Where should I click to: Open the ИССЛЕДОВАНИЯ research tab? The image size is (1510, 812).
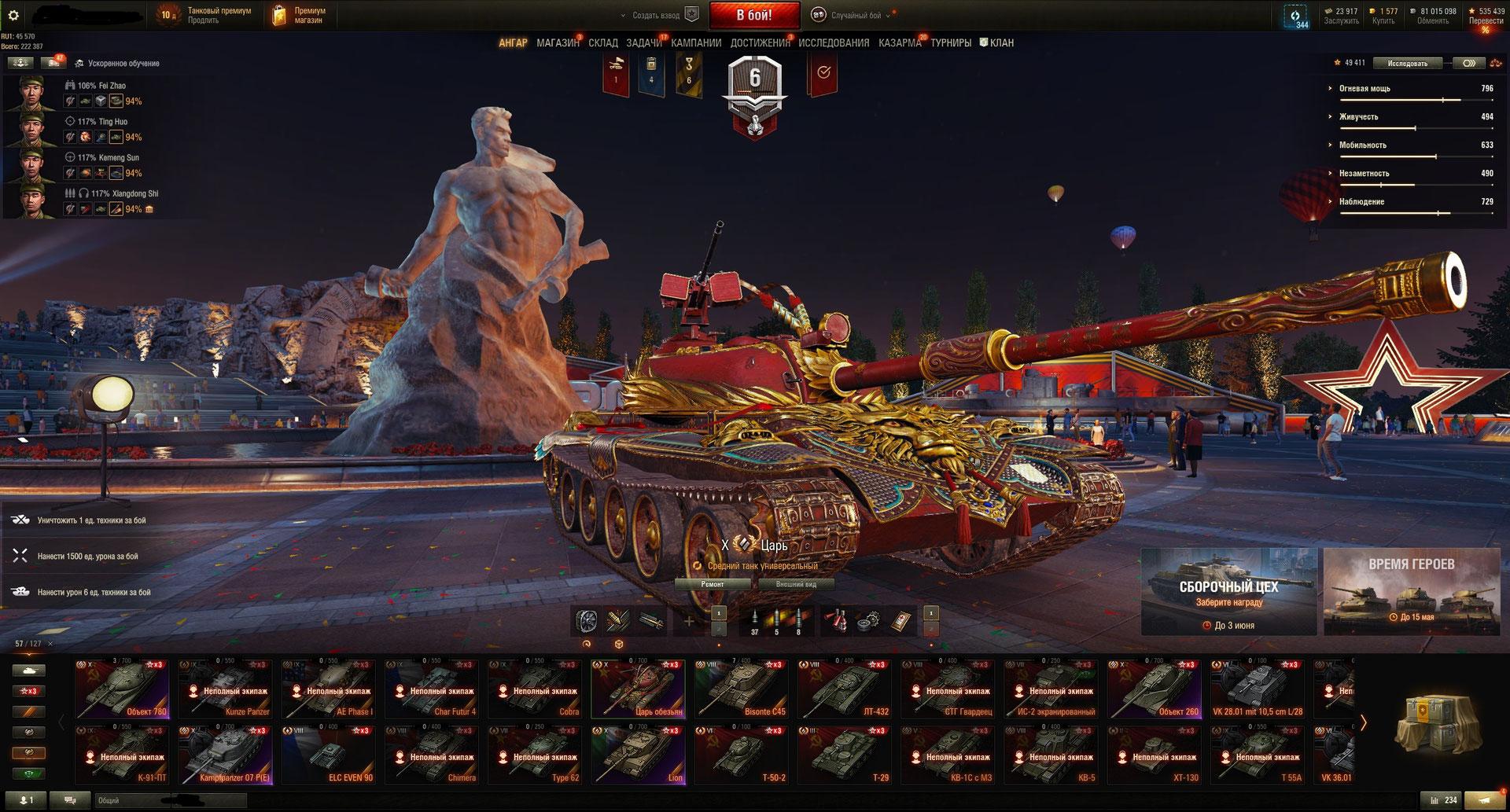834,43
